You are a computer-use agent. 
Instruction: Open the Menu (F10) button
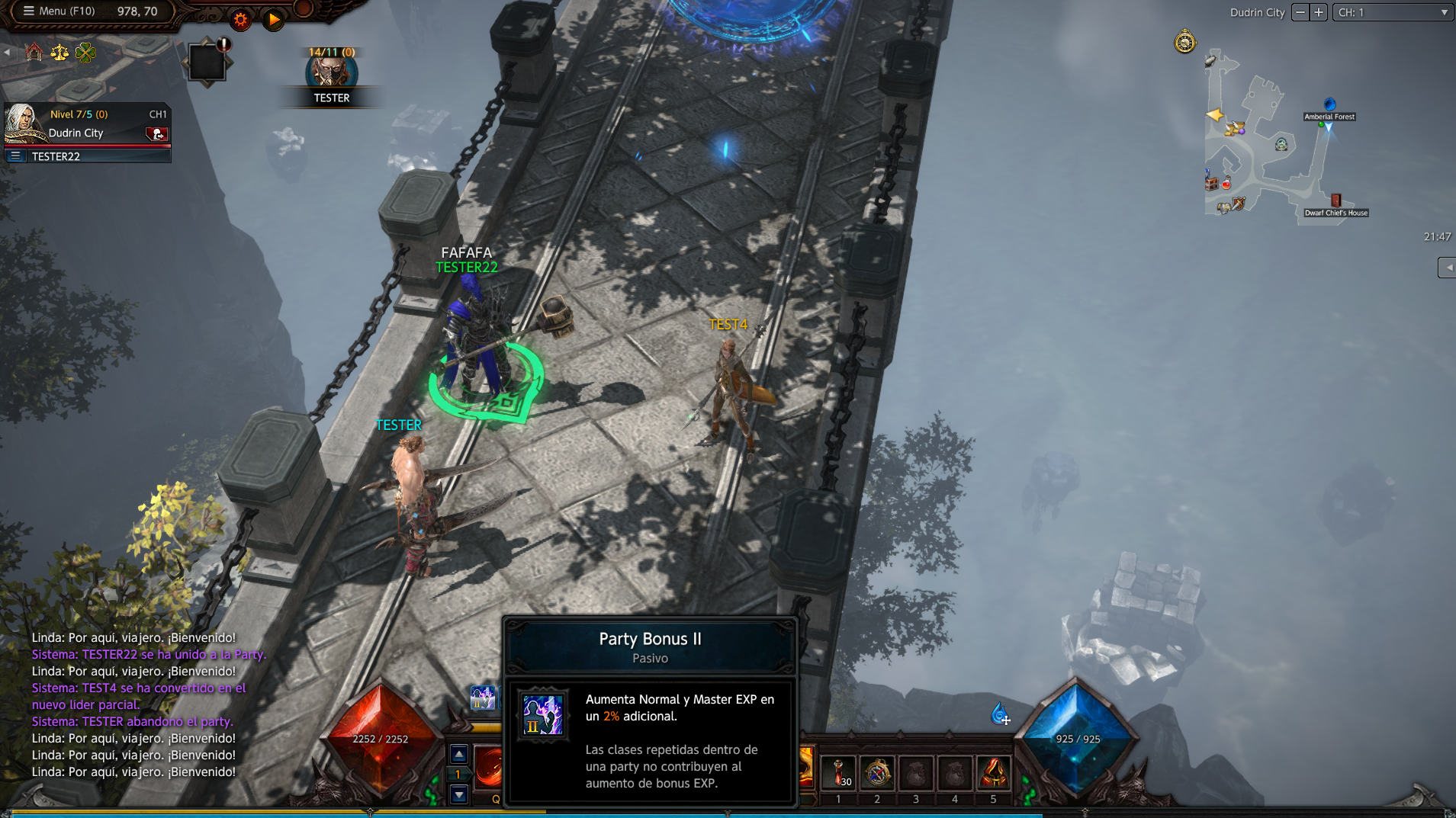59,11
